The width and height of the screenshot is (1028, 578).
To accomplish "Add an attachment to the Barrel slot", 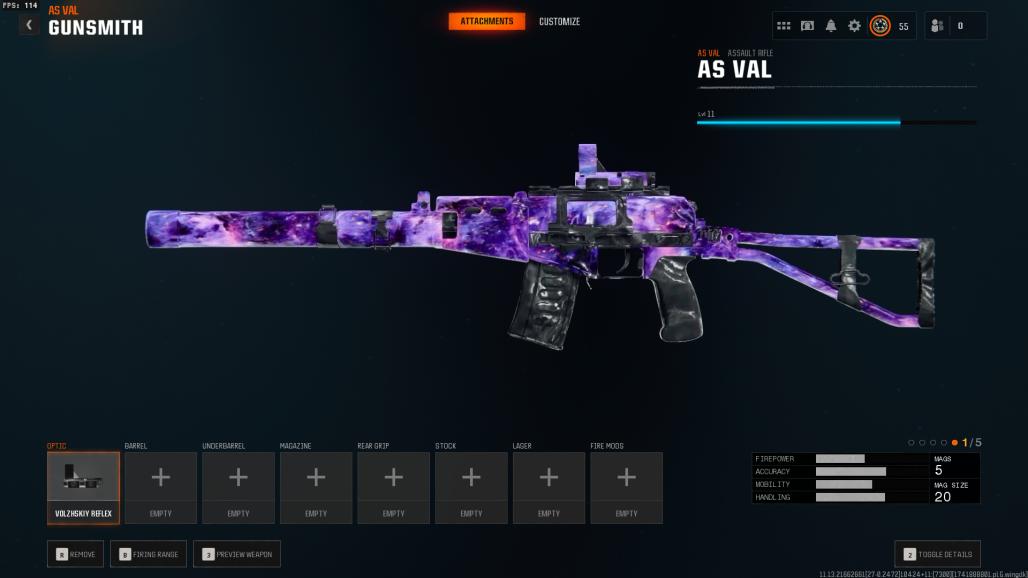I will tap(160, 488).
